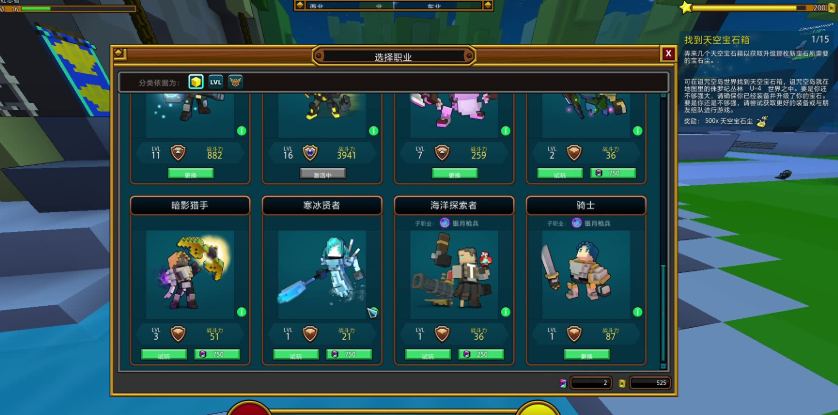Image resolution: width=838 pixels, height=415 pixels.
Task: Open the info icon on the 骑士 card
Action: (636, 313)
